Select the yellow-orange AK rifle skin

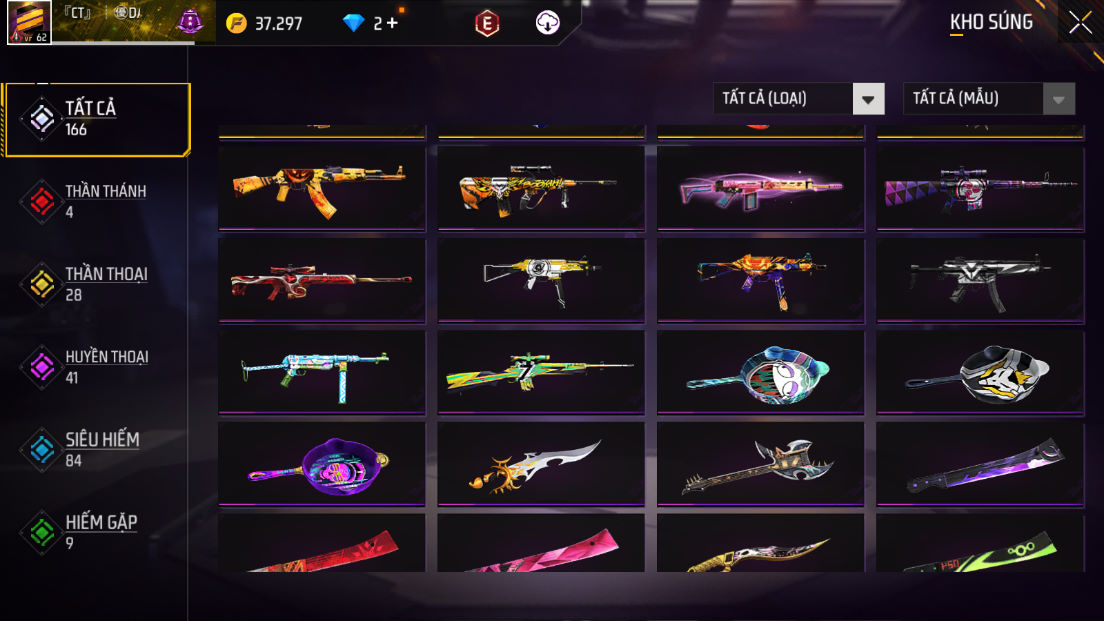(x=321, y=188)
